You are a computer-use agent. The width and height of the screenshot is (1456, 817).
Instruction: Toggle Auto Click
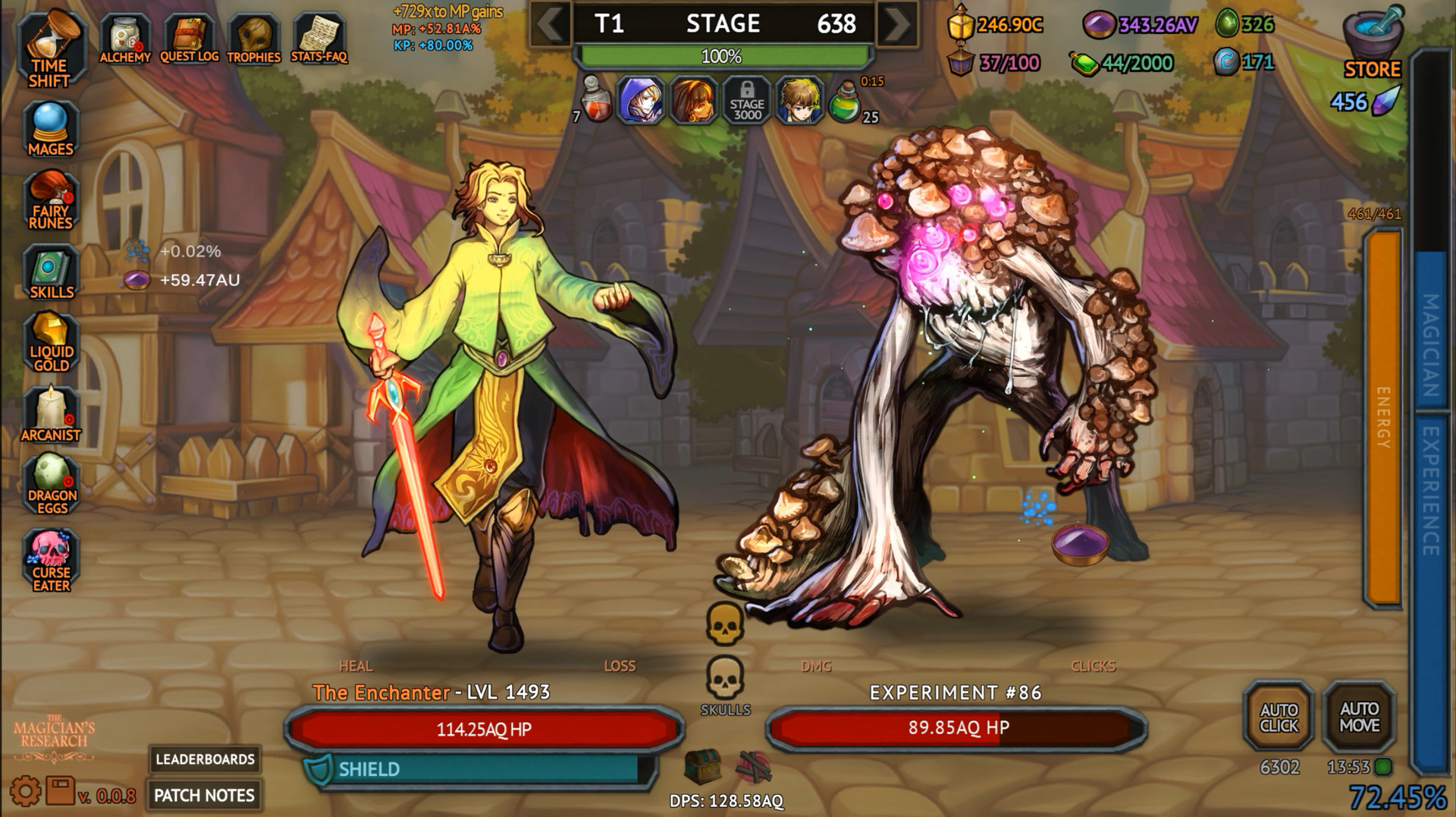tap(1279, 716)
